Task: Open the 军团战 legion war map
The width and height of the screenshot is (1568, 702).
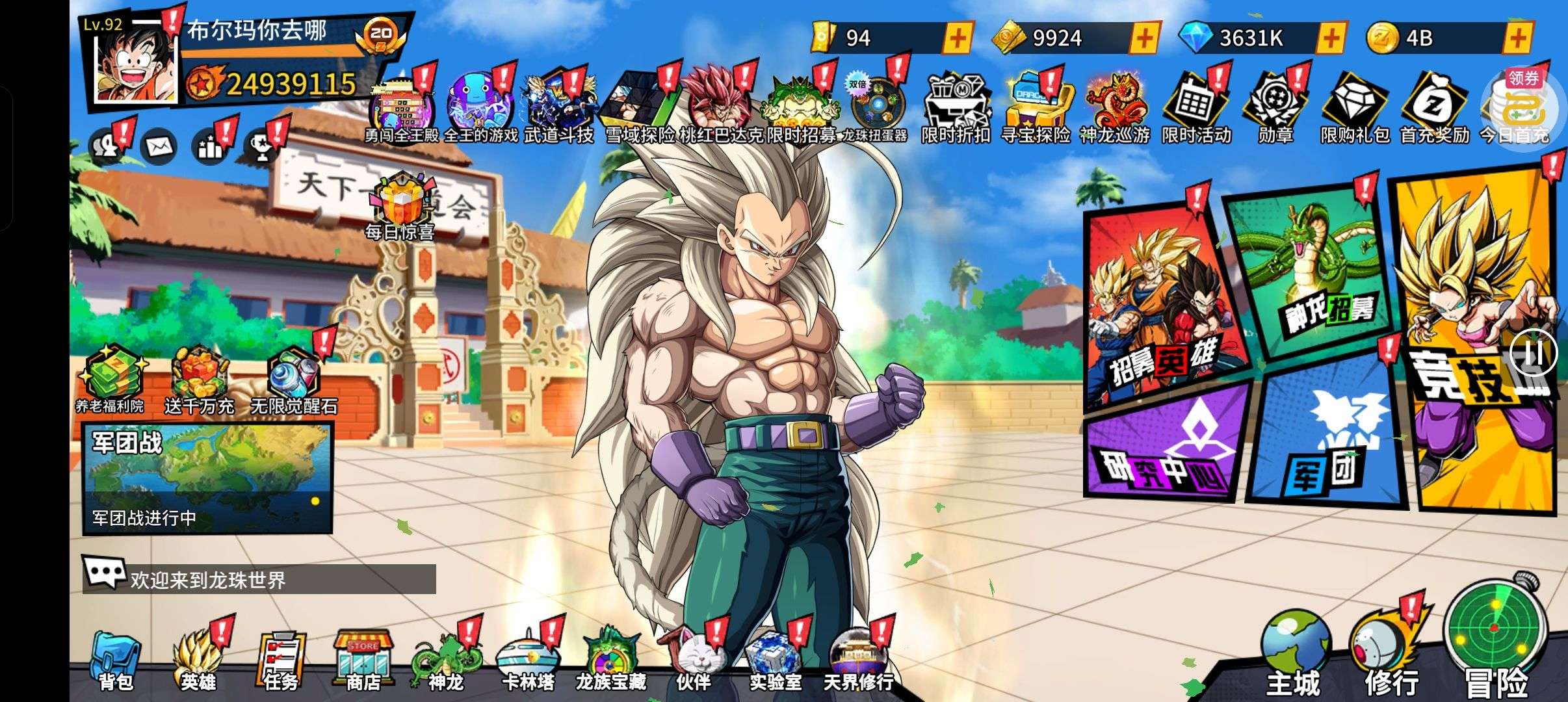Action: point(207,478)
